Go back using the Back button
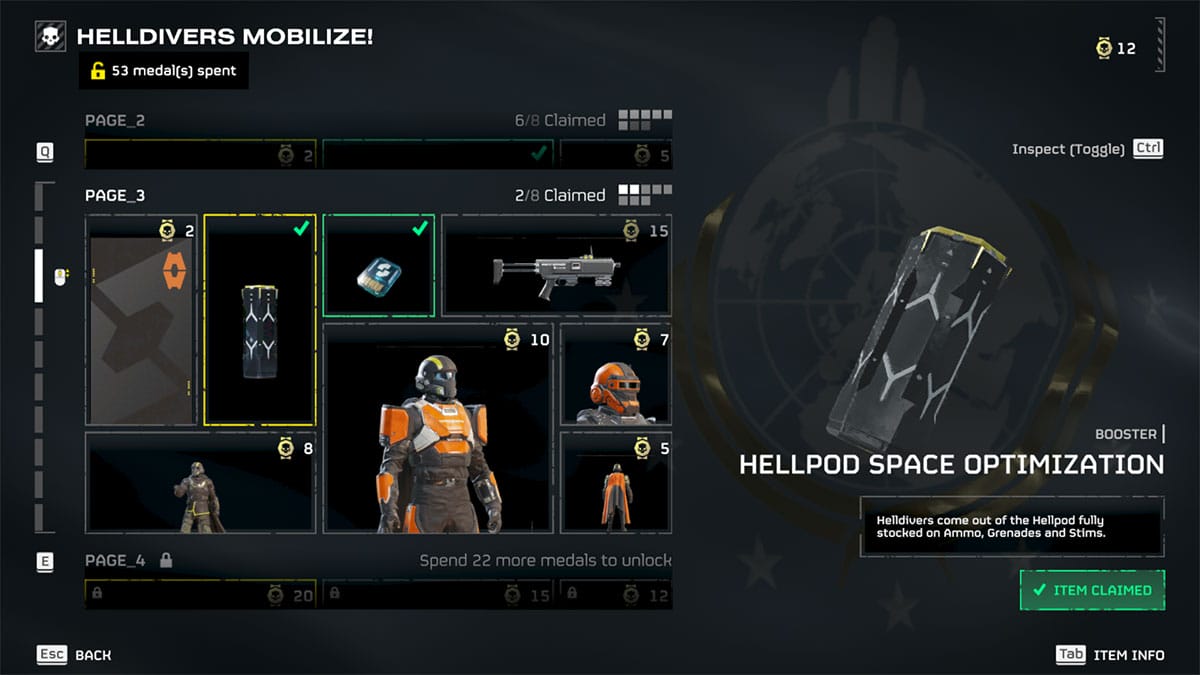This screenshot has width=1200, height=675. (75, 655)
